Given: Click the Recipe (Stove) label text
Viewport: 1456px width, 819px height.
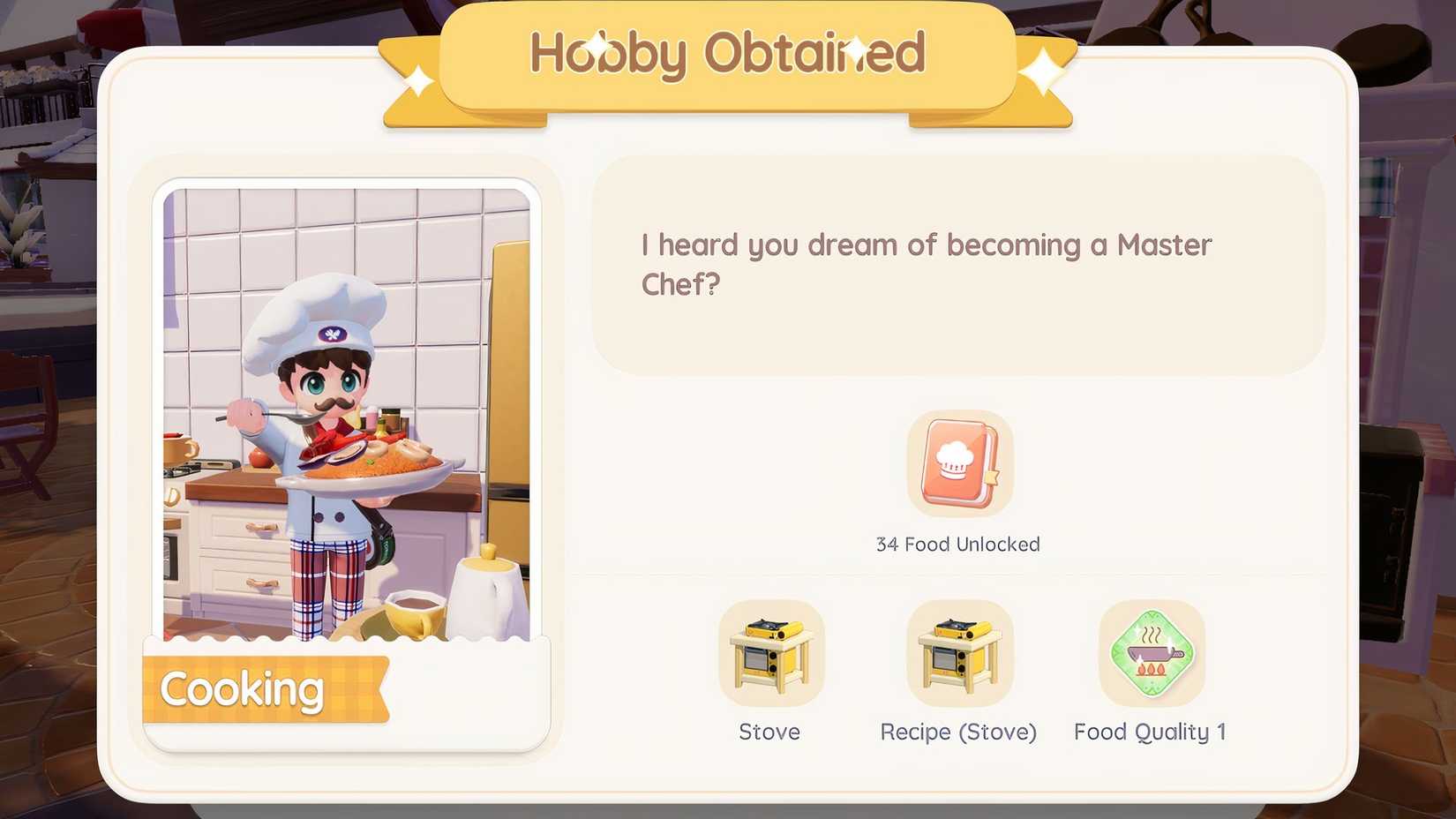Looking at the screenshot, I should click(958, 732).
